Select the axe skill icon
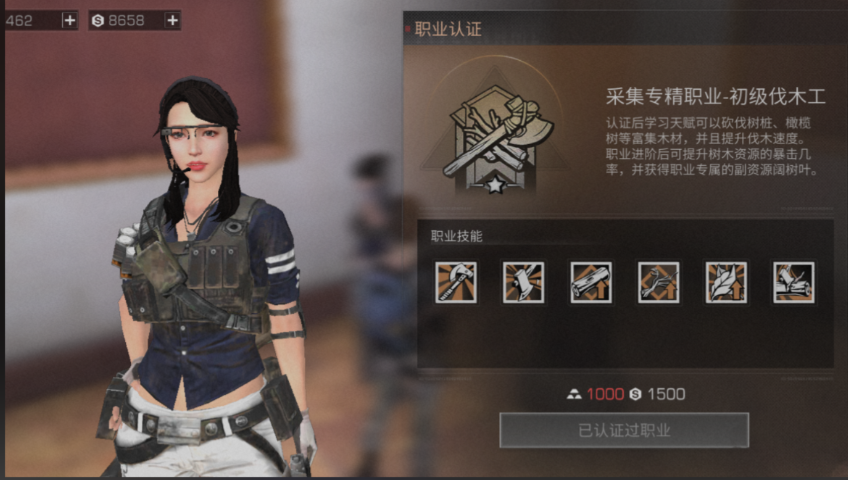Screen dimensions: 848x480 (456, 282)
